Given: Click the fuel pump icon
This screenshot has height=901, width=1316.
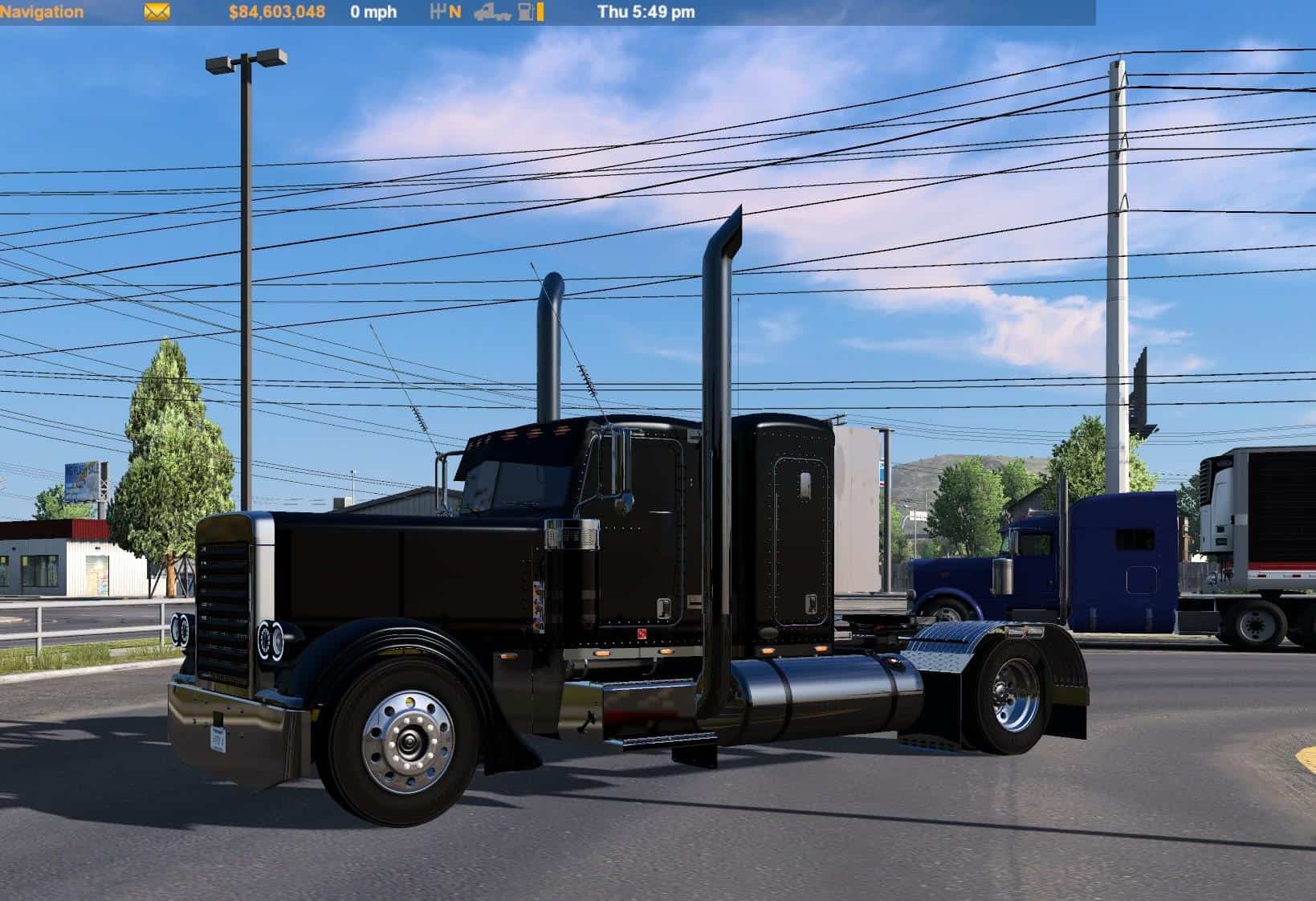Looking at the screenshot, I should point(526,12).
